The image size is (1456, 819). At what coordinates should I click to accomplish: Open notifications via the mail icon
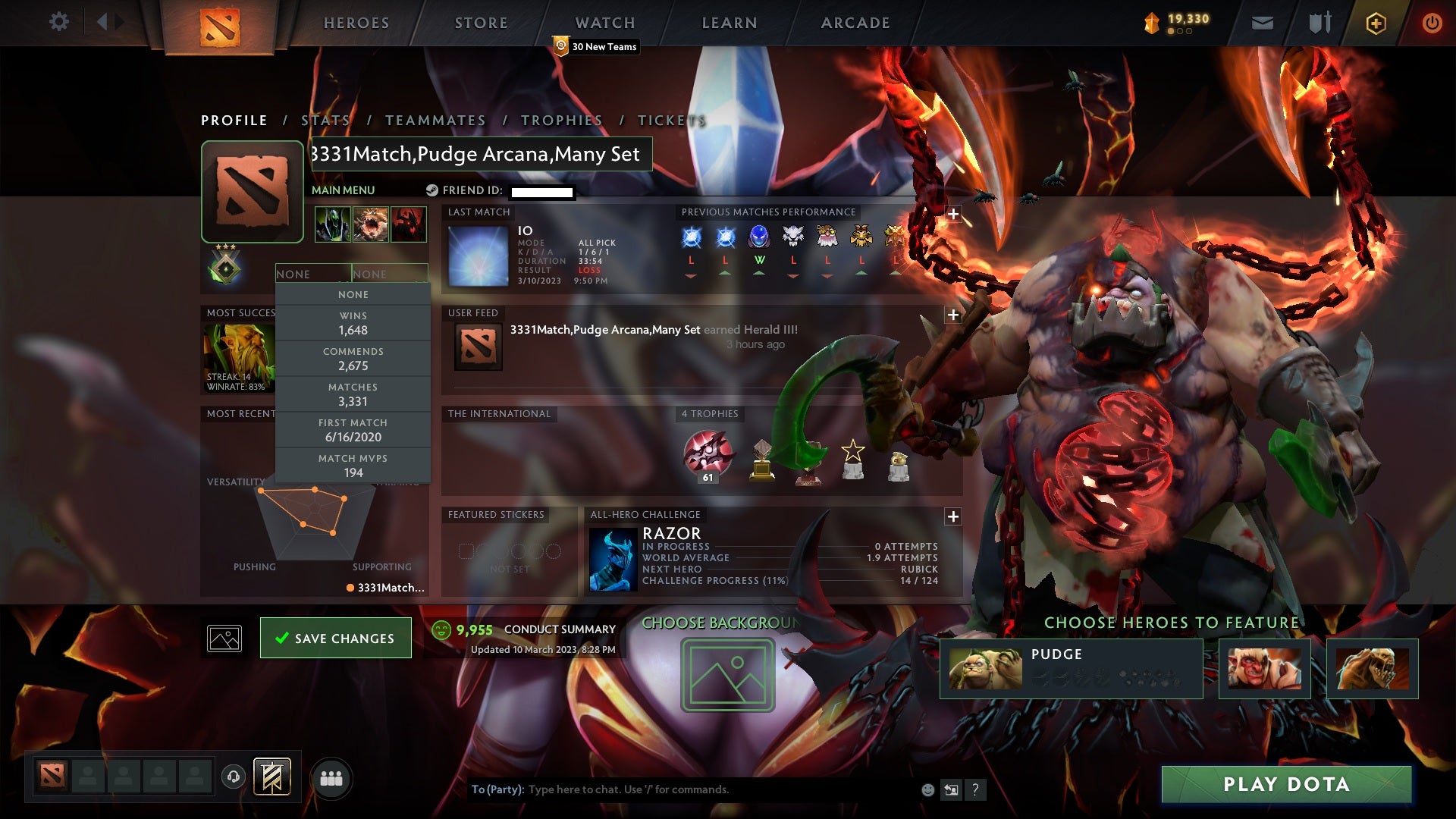1262,22
